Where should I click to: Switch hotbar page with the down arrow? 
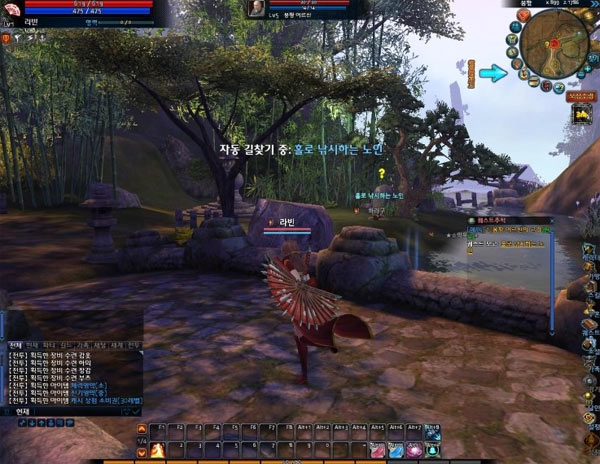[x=142, y=452]
